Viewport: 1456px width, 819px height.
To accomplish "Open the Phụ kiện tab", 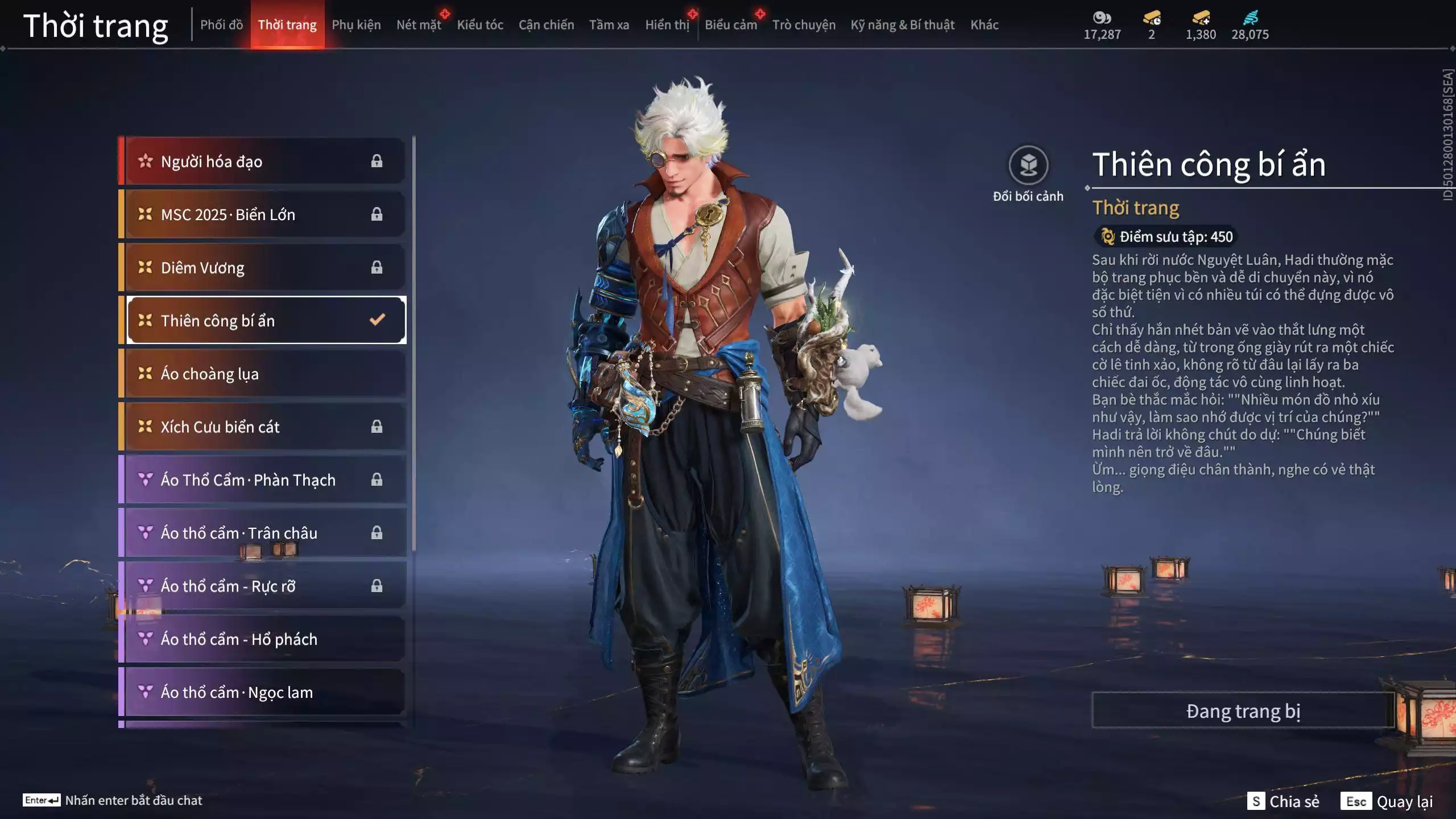I will (356, 25).
